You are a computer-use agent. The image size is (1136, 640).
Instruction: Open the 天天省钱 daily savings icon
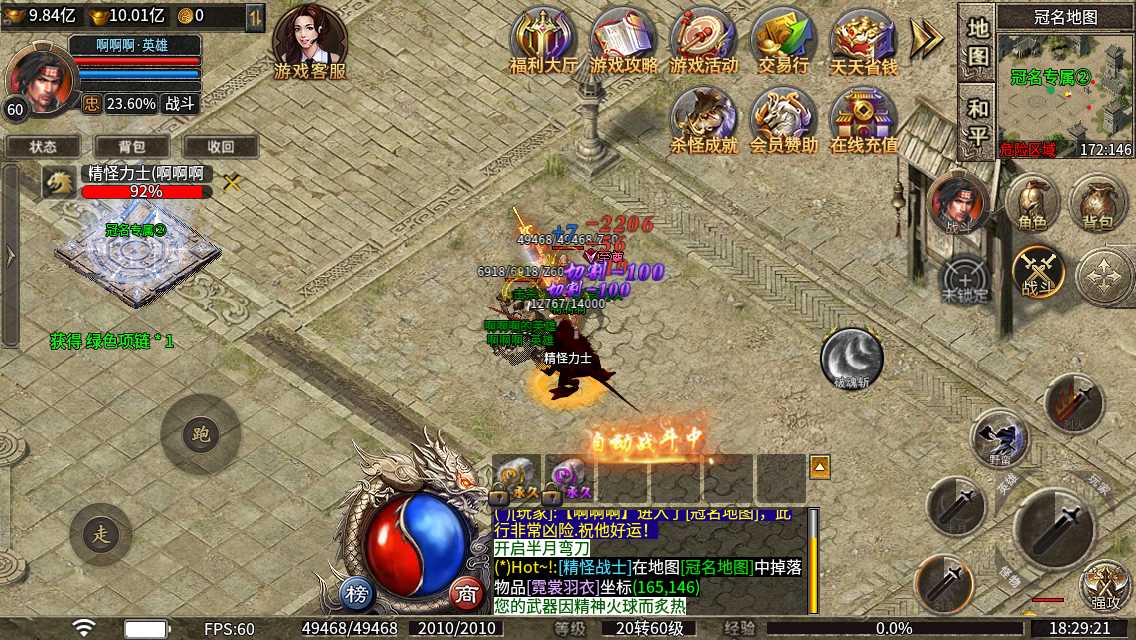[863, 41]
